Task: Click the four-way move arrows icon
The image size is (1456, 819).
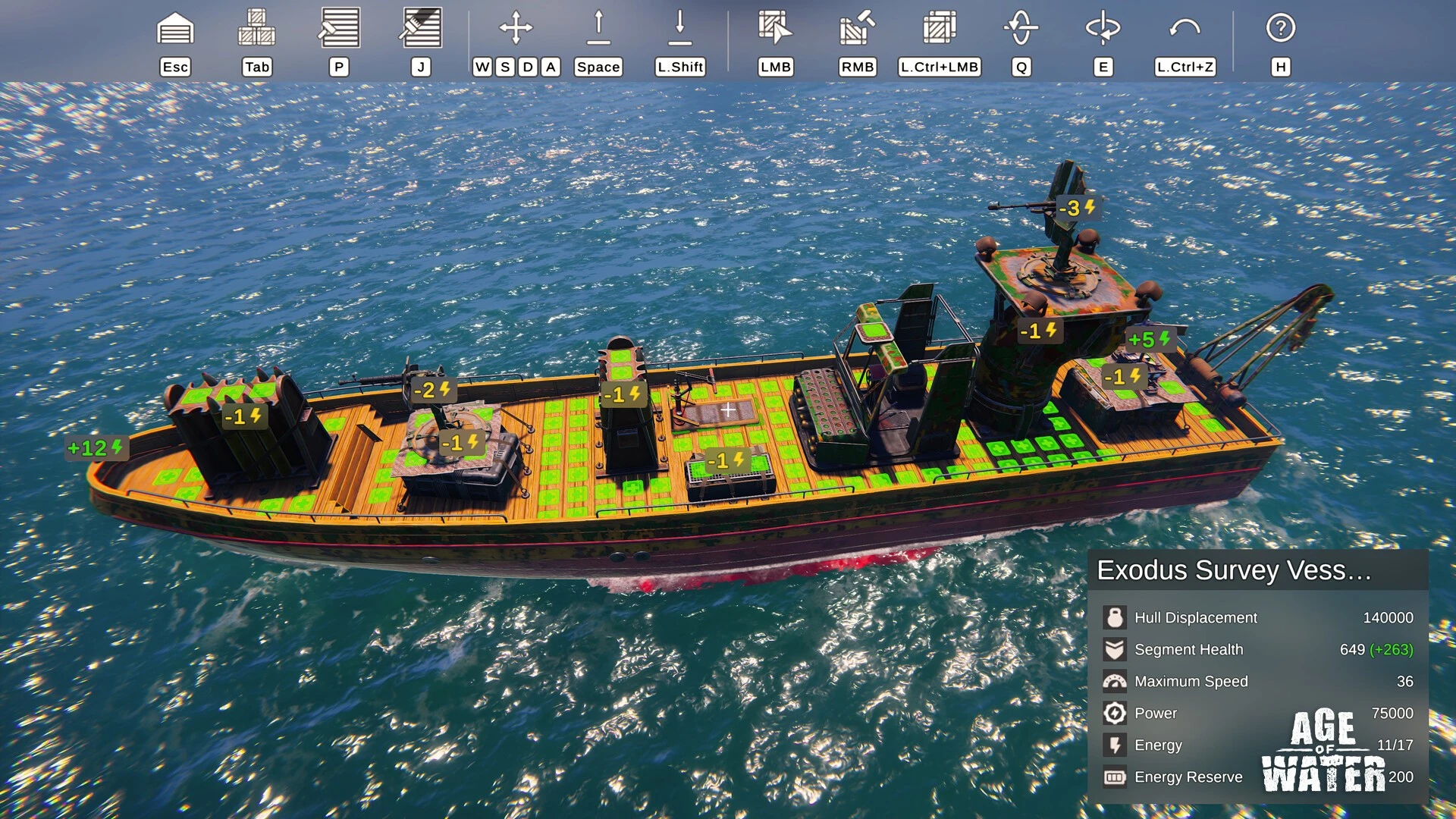Action: tap(516, 29)
